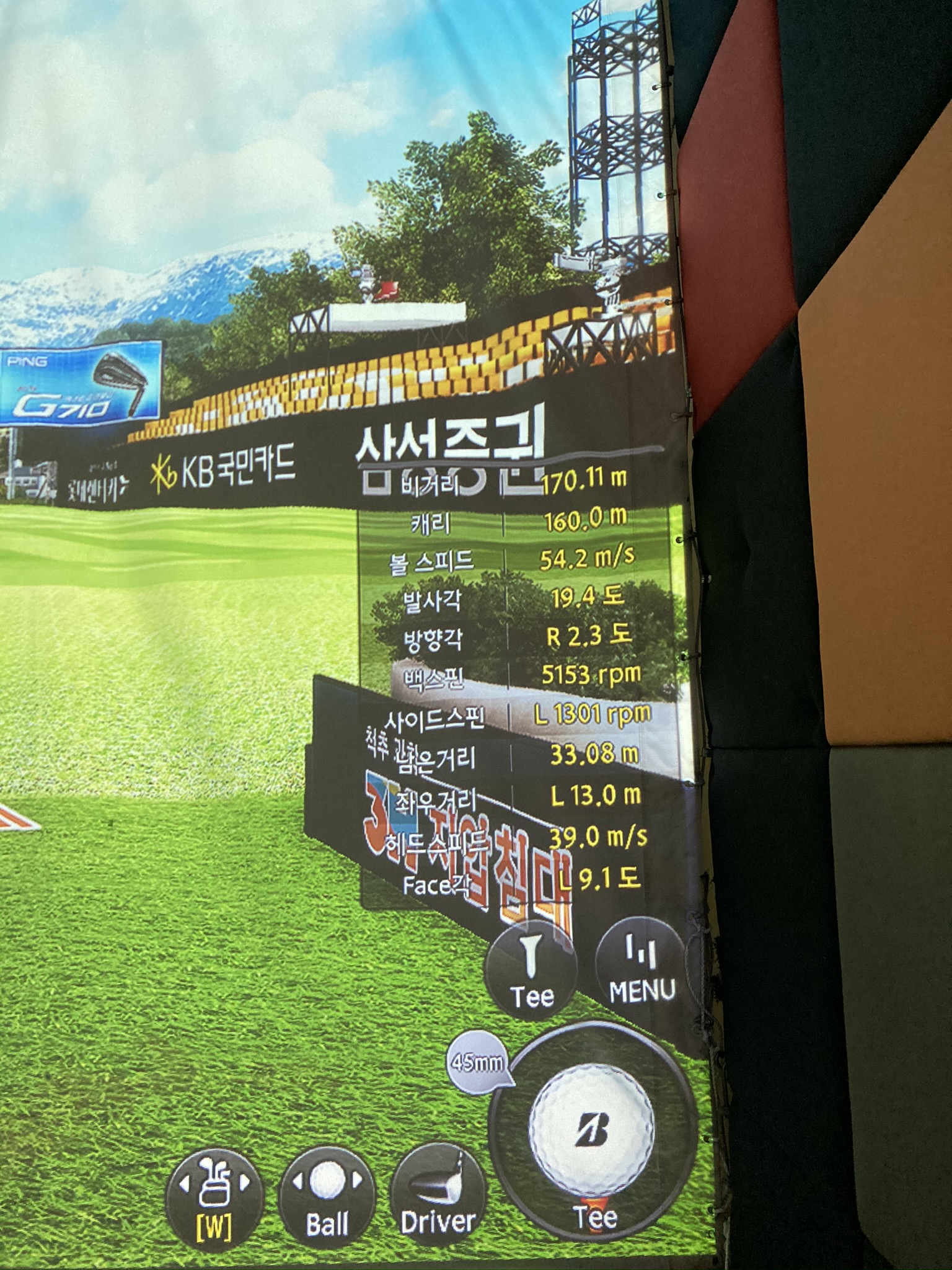The width and height of the screenshot is (952, 1270).
Task: Click the right arrow on the [W] selector
Action: pyautogui.click(x=245, y=1182)
